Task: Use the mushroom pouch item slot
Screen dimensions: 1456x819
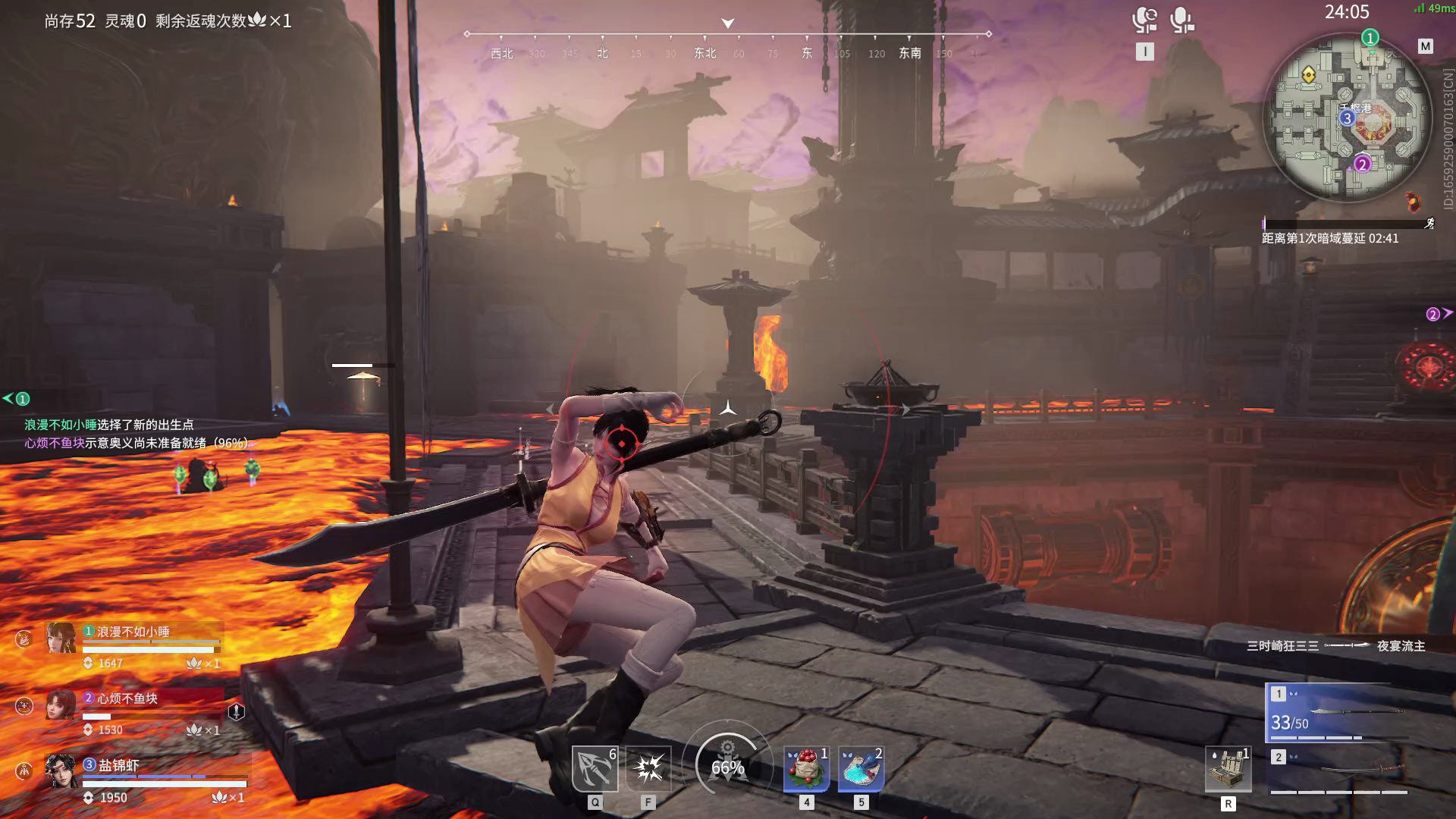Action: click(x=806, y=768)
